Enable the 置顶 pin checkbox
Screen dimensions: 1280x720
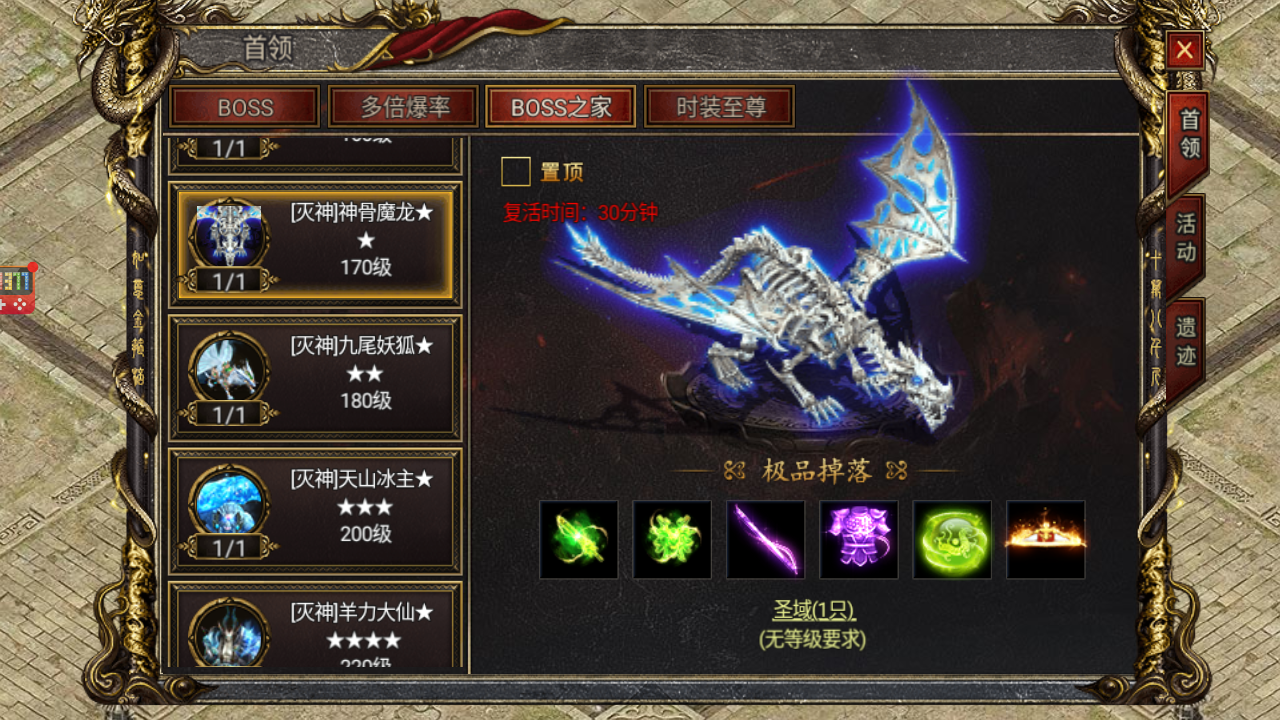click(x=516, y=171)
